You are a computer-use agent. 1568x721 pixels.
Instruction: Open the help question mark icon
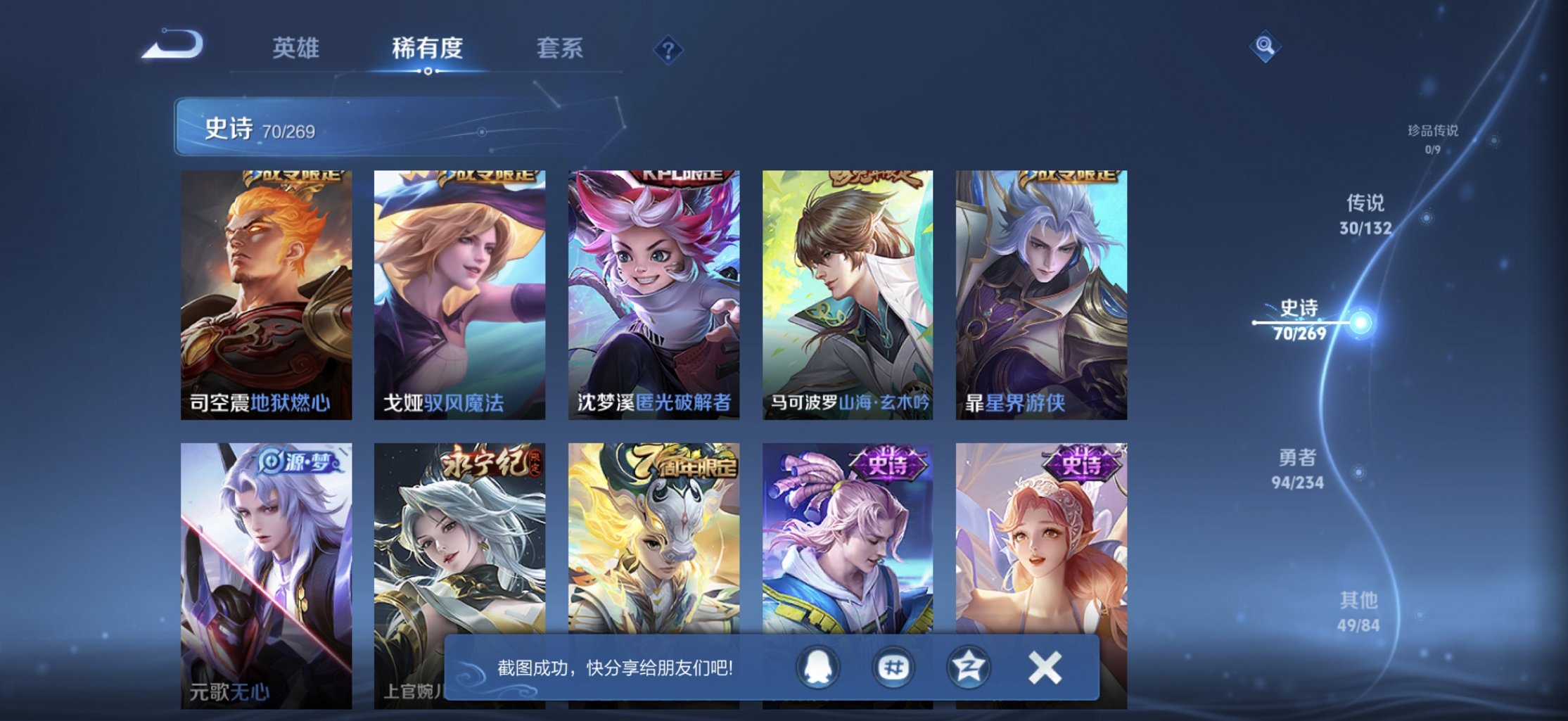pyautogui.click(x=669, y=50)
